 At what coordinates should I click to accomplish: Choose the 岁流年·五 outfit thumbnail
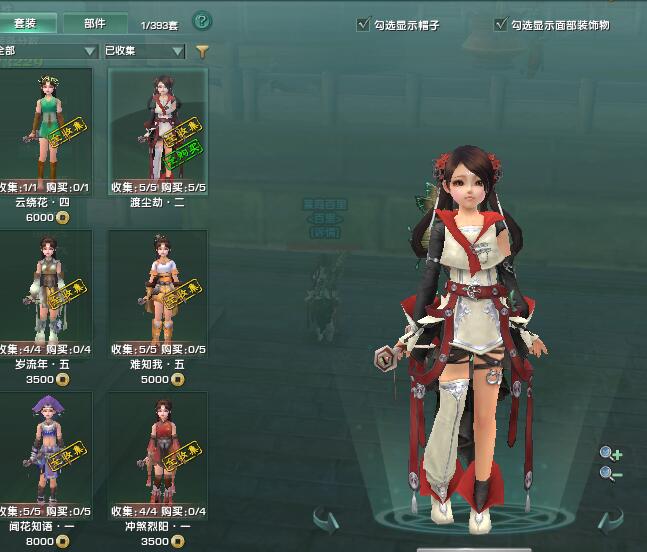45,286
